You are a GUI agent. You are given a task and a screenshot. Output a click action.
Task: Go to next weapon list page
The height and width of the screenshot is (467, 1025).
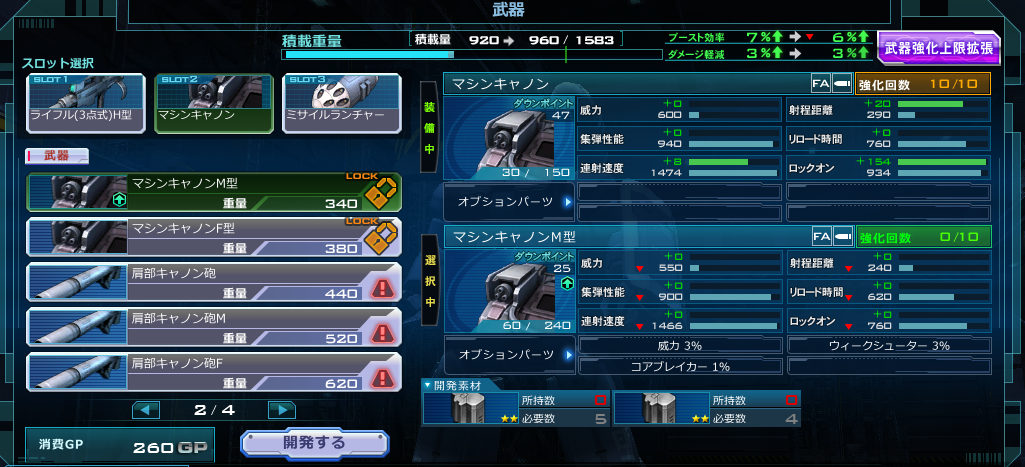pos(282,410)
